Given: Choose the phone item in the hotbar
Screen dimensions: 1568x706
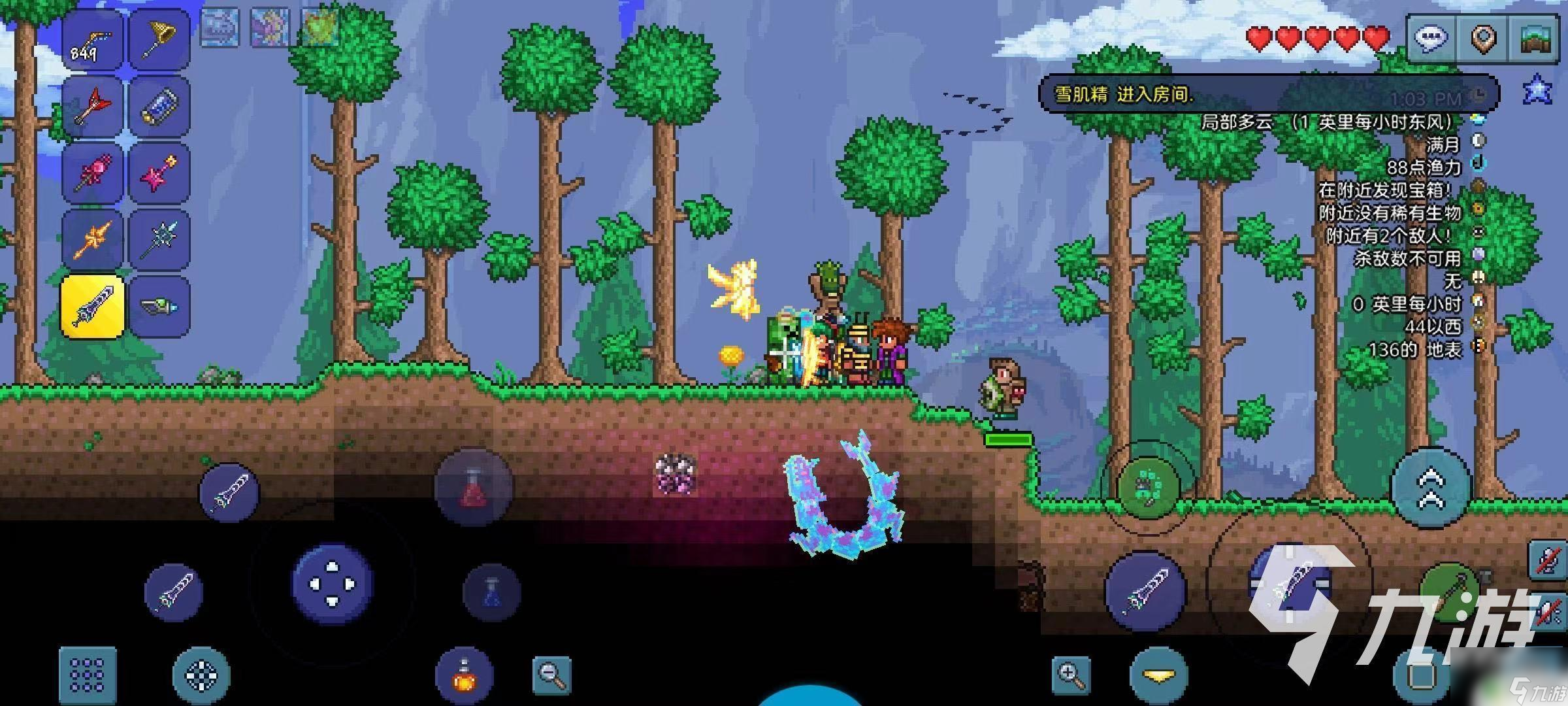Looking at the screenshot, I should [159, 107].
